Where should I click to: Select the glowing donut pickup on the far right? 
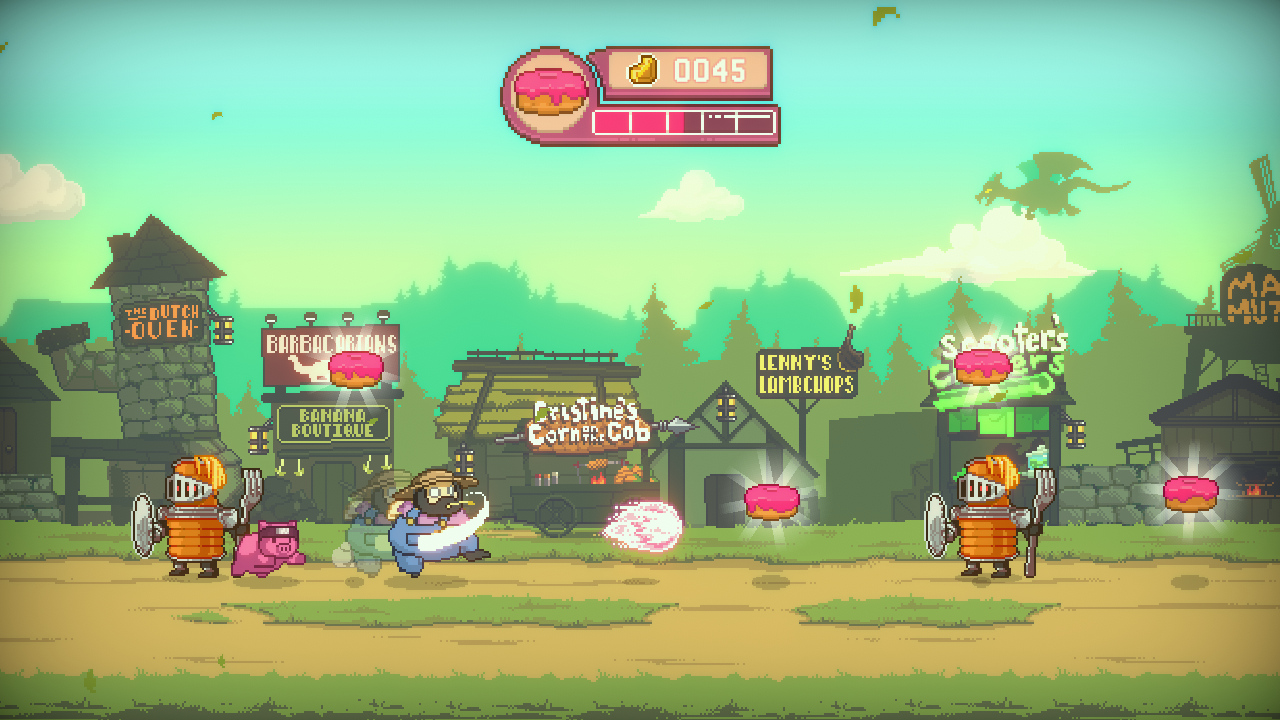[1189, 493]
